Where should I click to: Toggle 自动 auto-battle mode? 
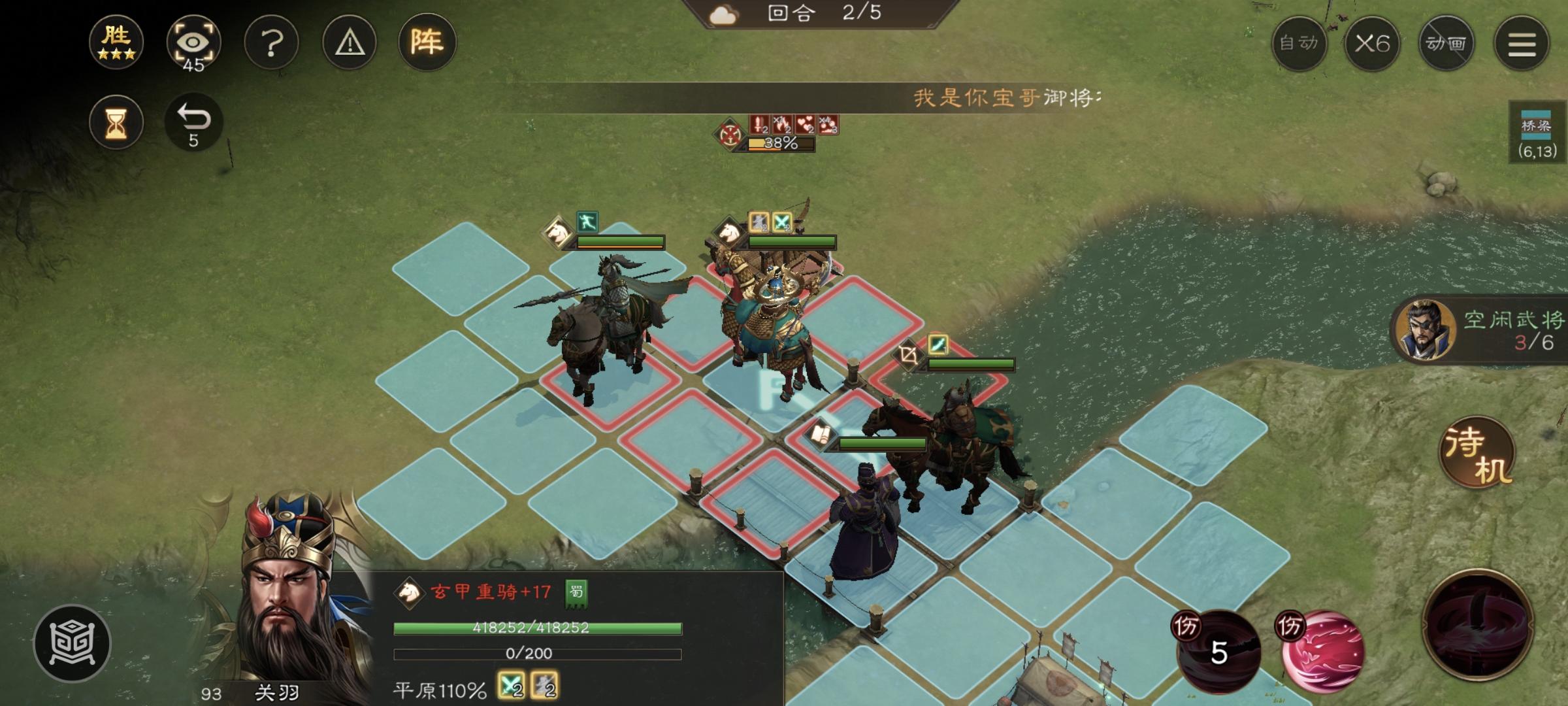click(x=1300, y=43)
